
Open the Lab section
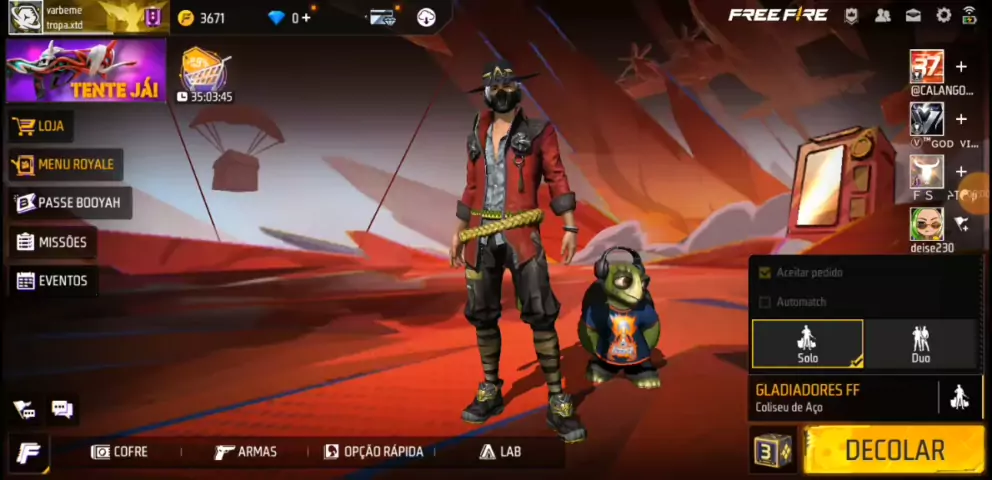pyautogui.click(x=500, y=452)
